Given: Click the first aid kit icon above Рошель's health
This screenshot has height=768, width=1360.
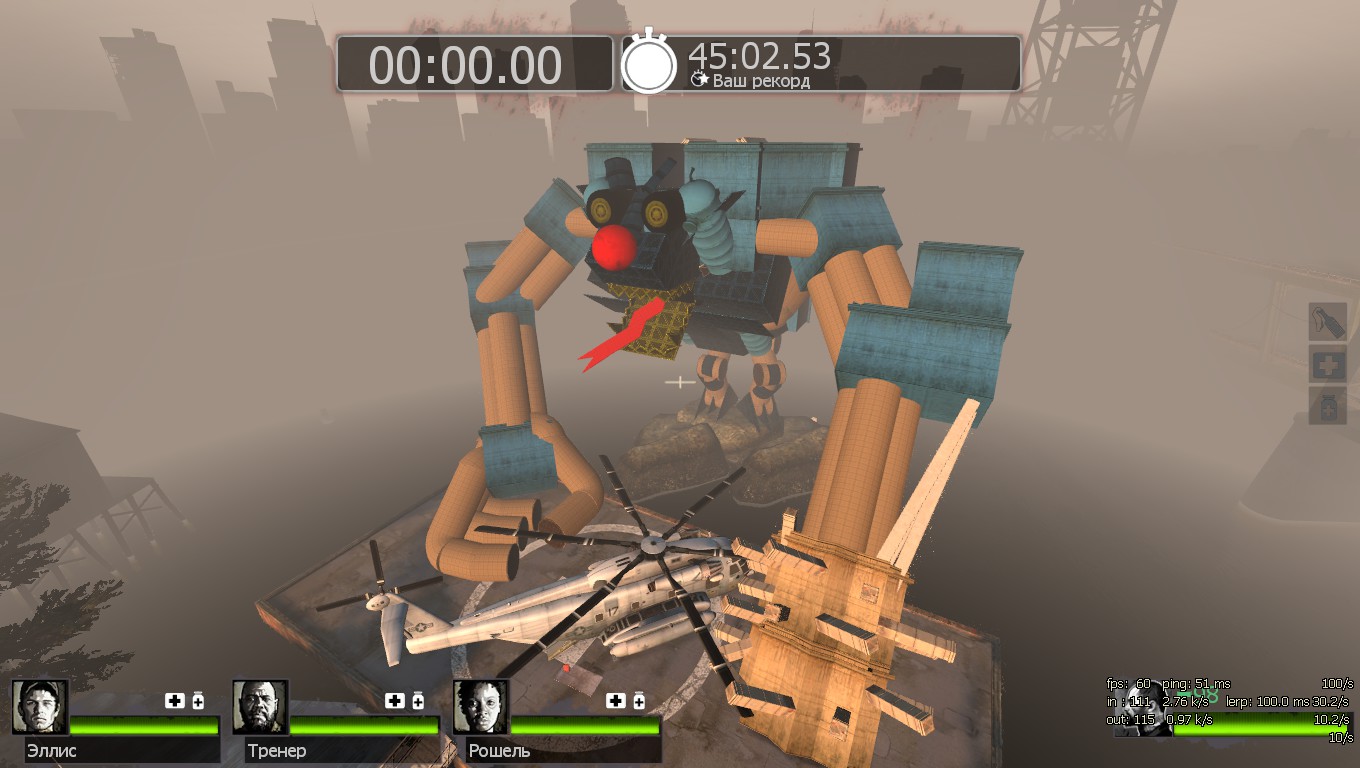Looking at the screenshot, I should [614, 701].
